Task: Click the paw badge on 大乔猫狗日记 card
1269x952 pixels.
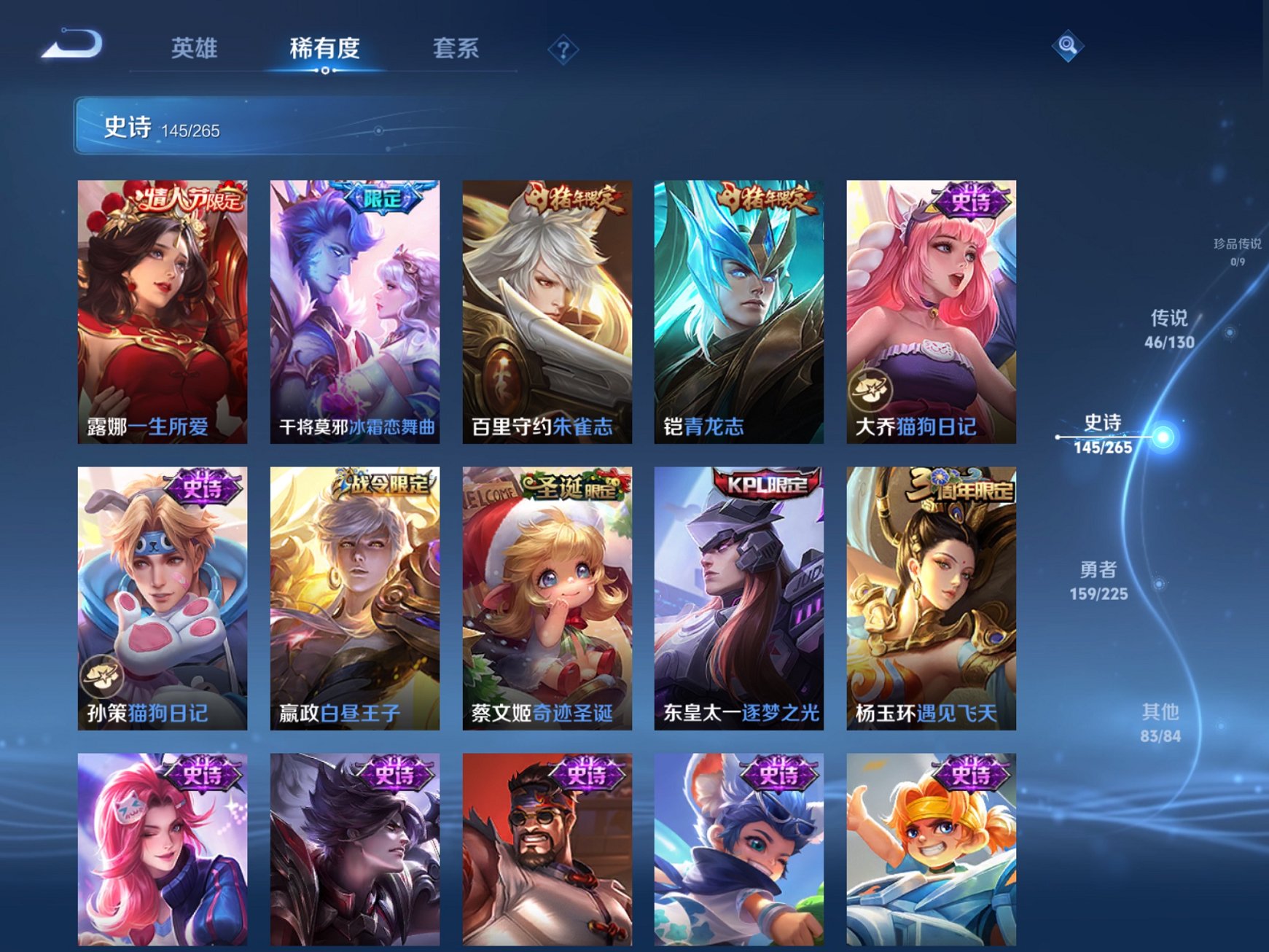Action: (870, 389)
